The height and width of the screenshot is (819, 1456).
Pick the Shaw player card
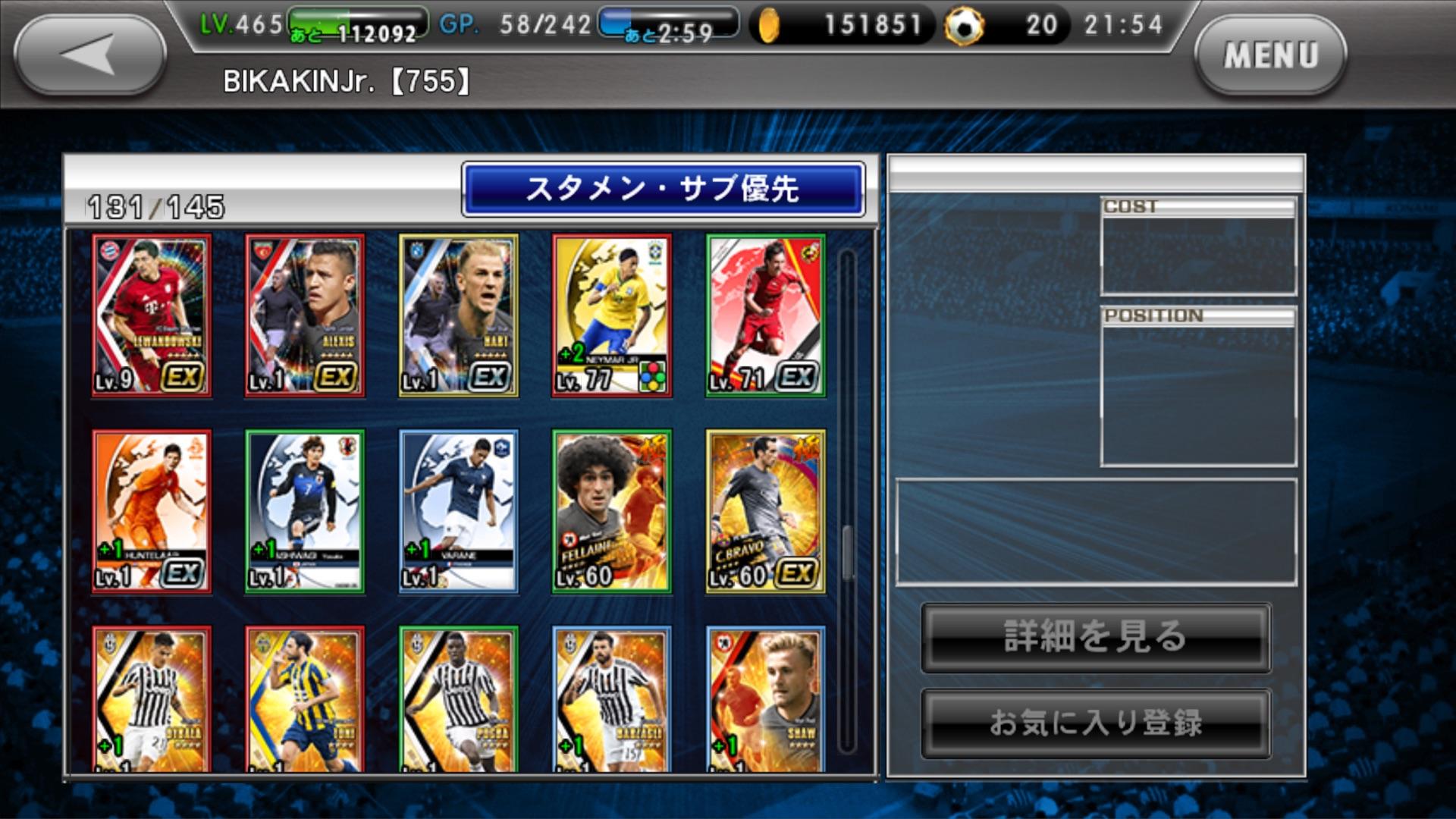coord(765,698)
